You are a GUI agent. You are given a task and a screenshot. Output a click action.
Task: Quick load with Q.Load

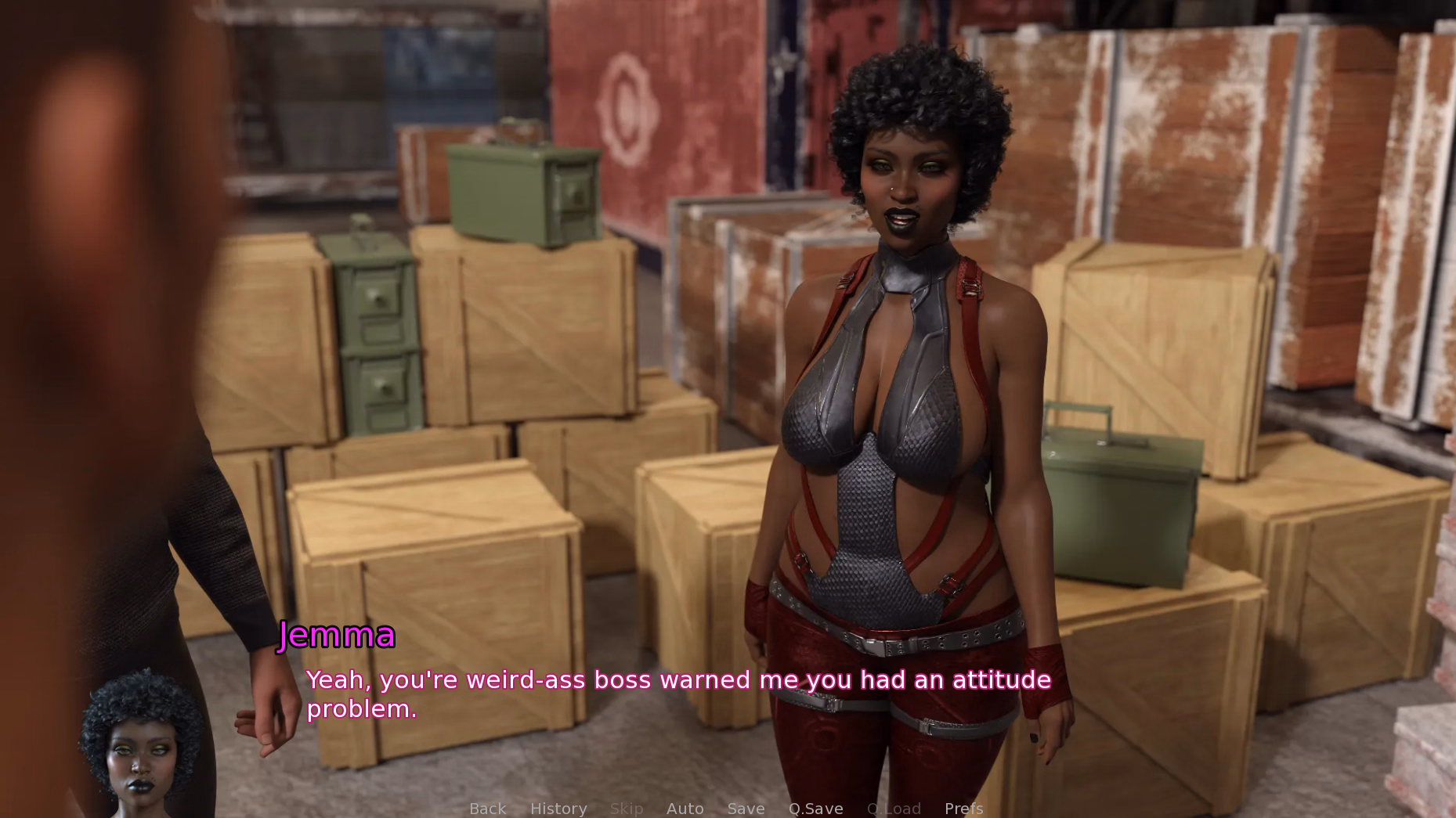point(894,809)
